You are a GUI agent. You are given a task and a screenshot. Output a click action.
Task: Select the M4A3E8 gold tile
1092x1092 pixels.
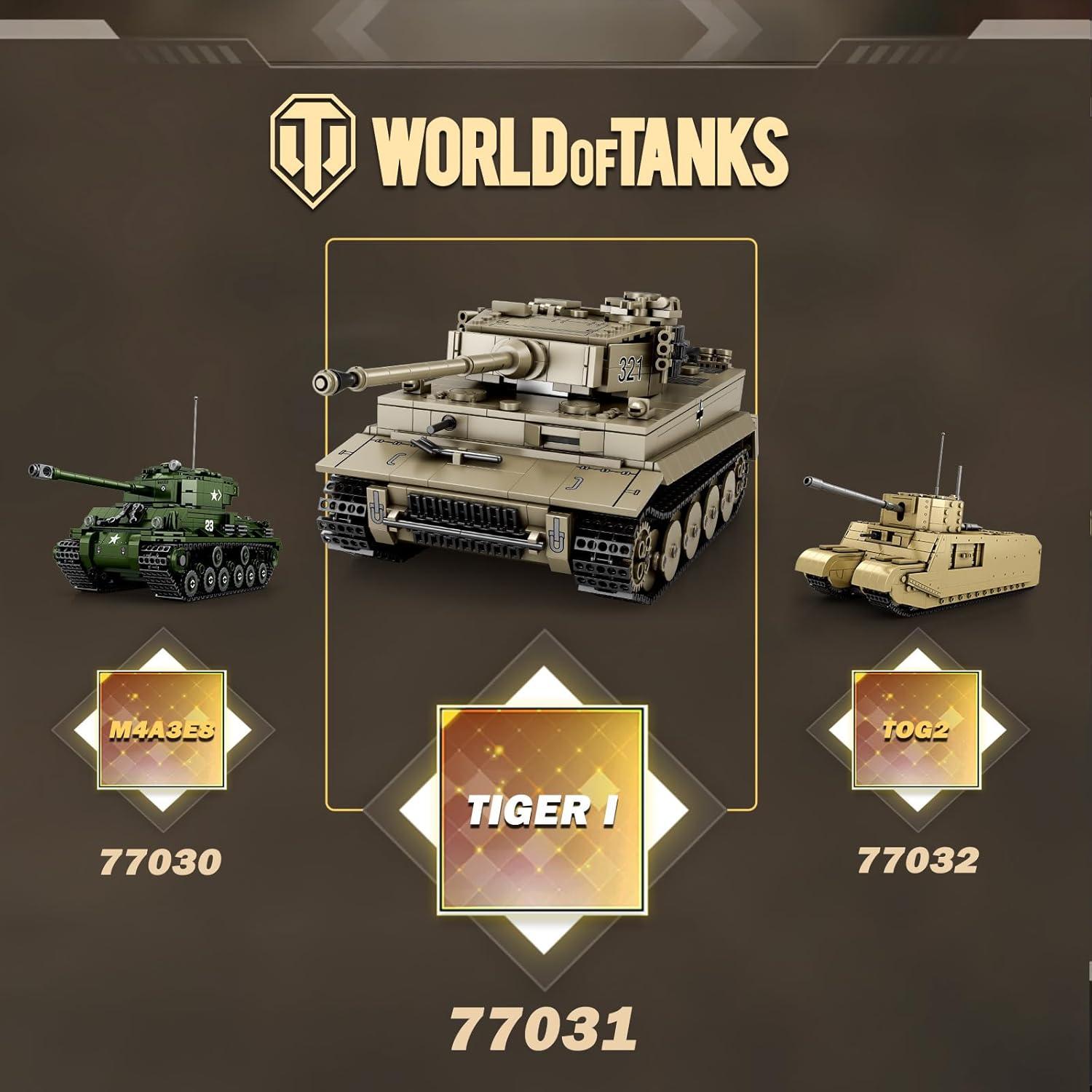tap(162, 729)
